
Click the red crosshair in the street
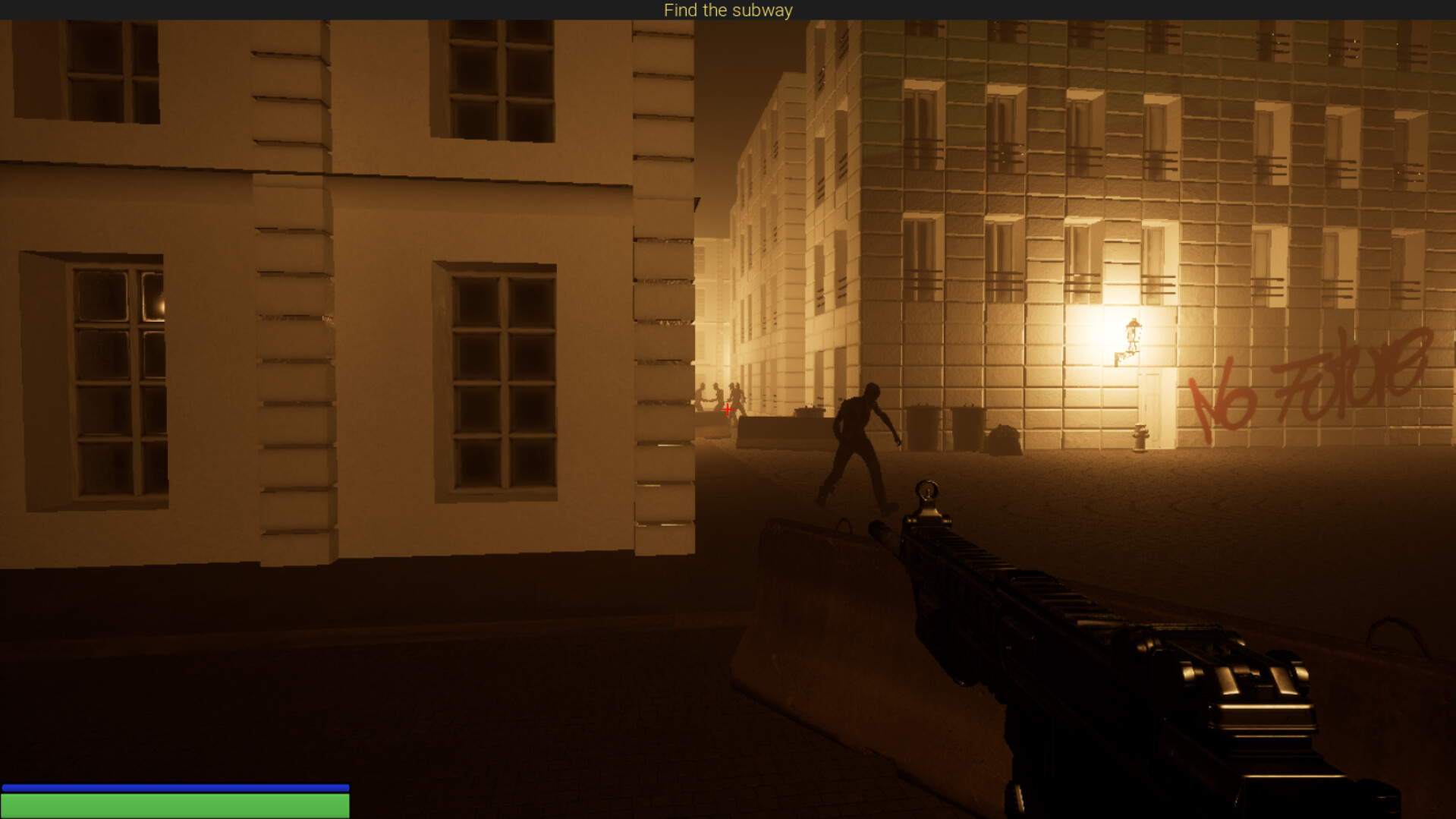click(728, 410)
